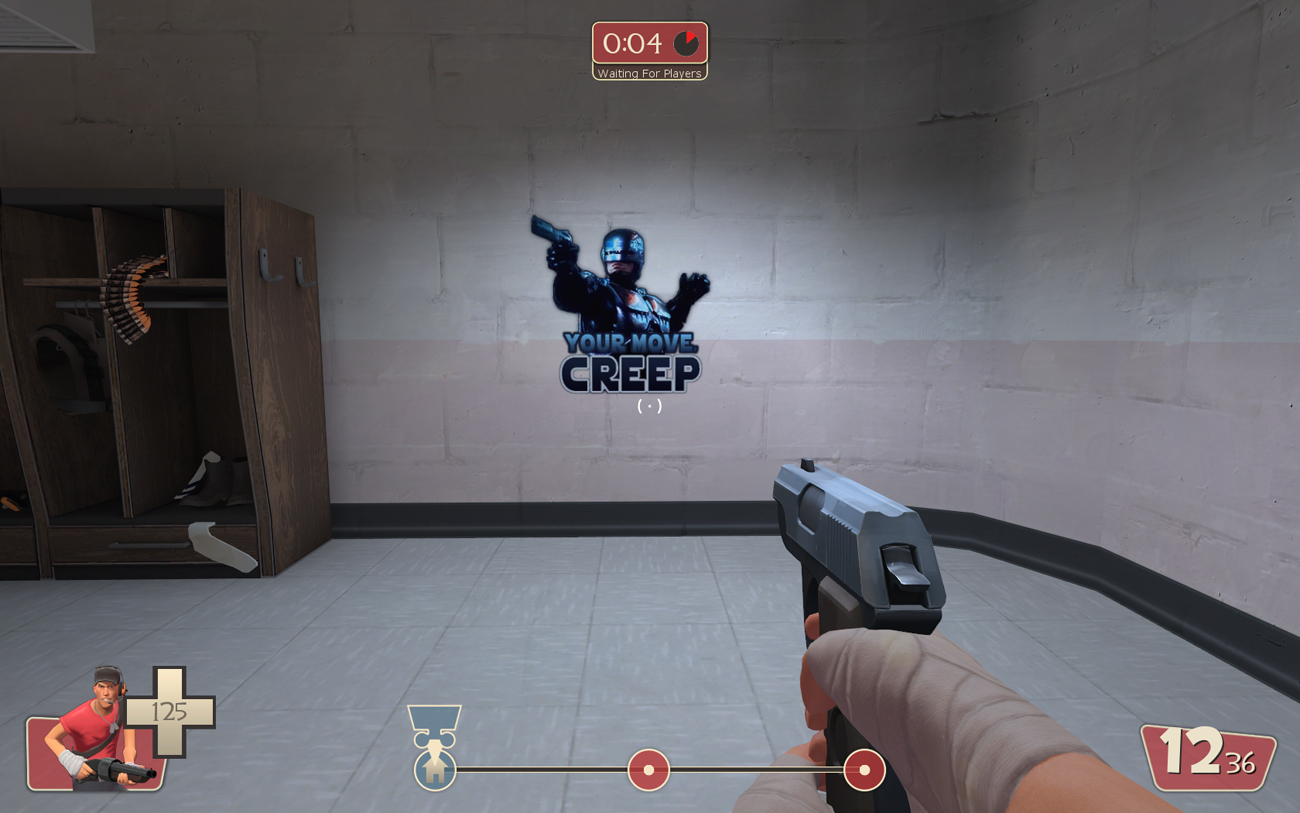The image size is (1300, 813).
Task: Expand the Waiting For Players banner
Action: pyautogui.click(x=650, y=72)
